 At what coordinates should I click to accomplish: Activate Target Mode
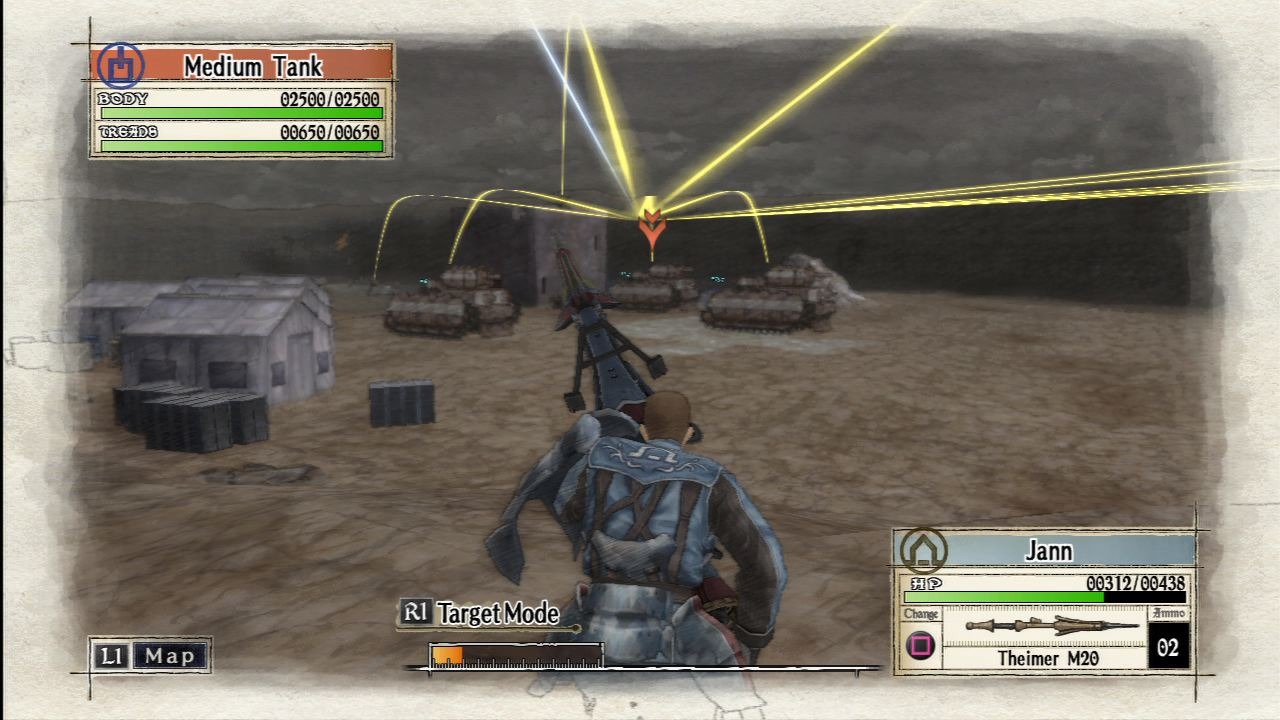click(480, 613)
